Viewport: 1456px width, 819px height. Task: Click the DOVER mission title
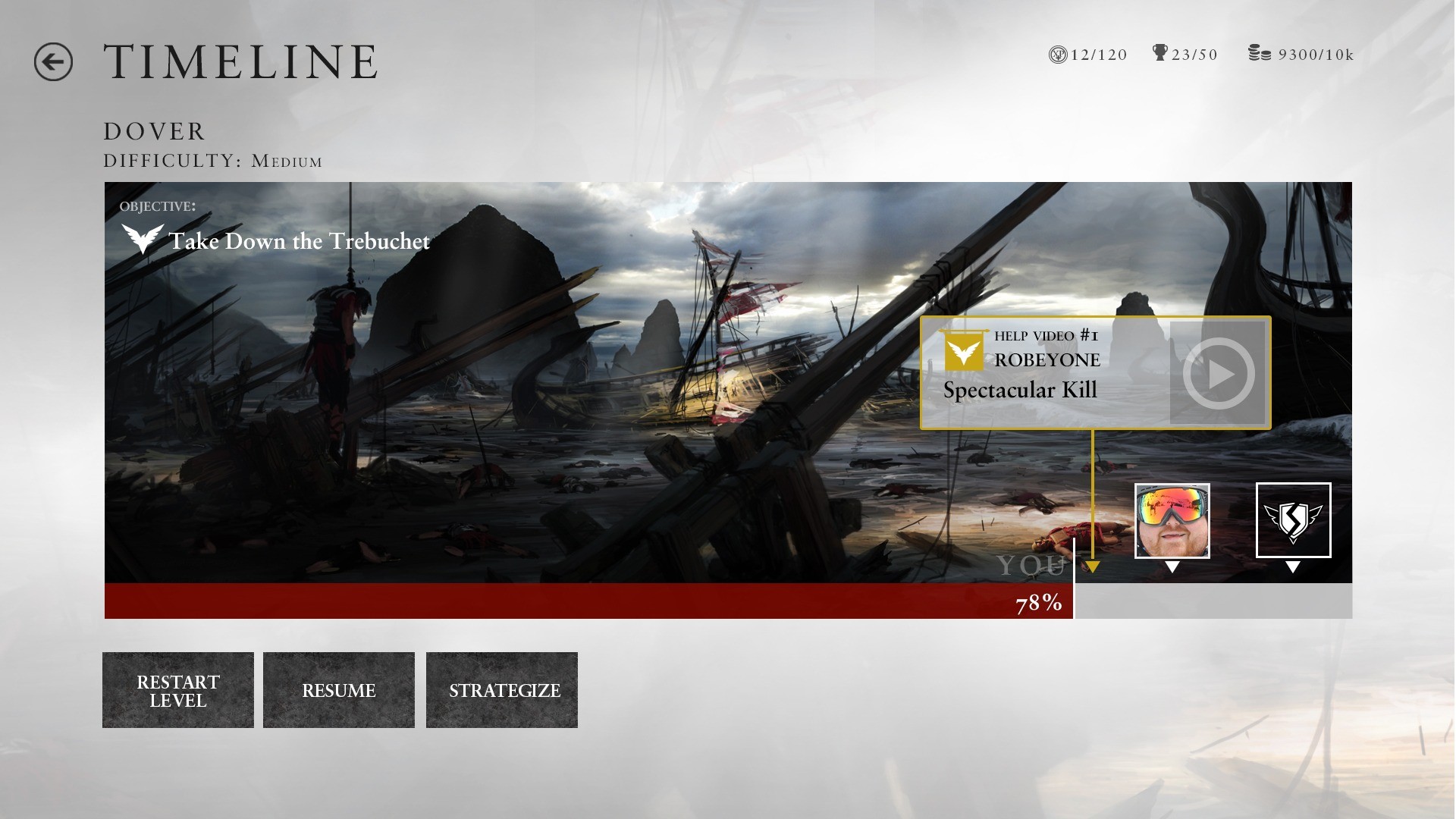pyautogui.click(x=153, y=130)
